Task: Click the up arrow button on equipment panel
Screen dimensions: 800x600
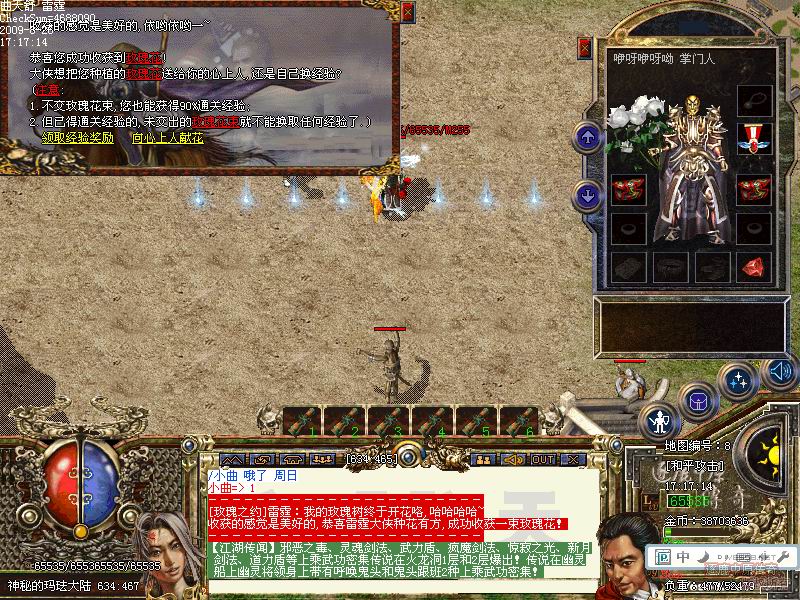Action: click(587, 137)
